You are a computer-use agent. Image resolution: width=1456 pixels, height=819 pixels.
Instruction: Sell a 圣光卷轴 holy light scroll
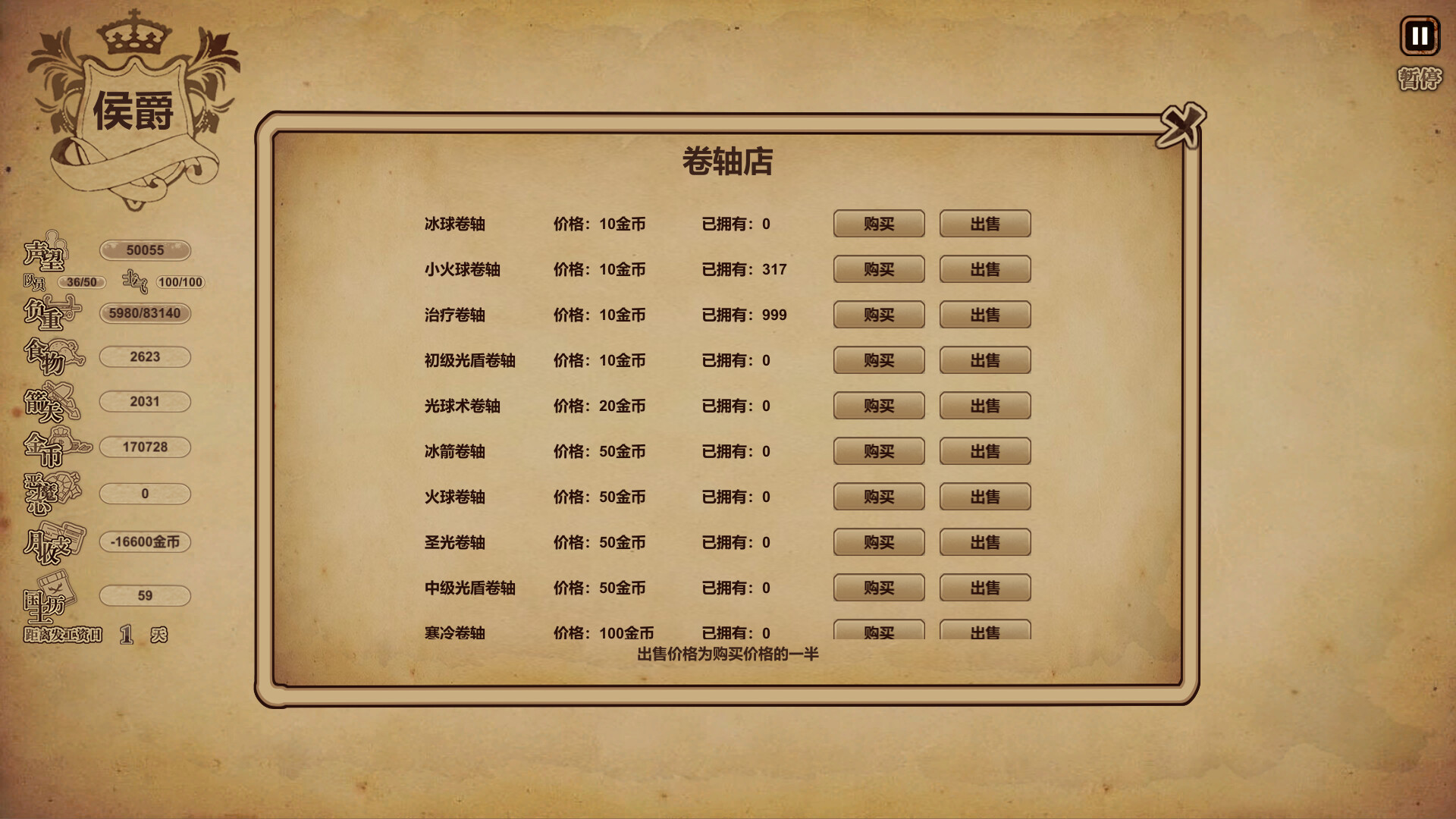984,542
